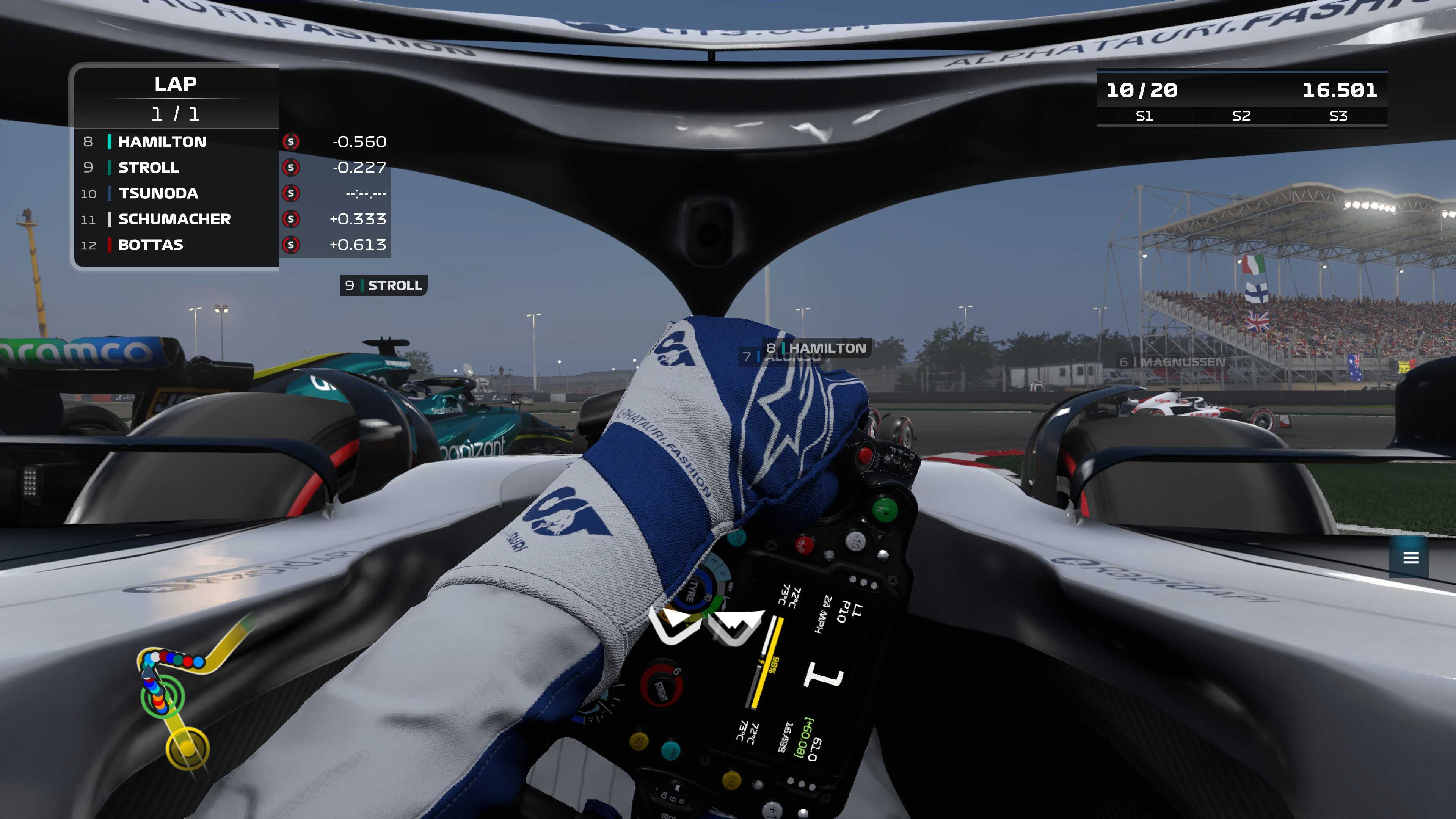
Task: Pick Schumacher in the standings list
Action: click(x=174, y=219)
